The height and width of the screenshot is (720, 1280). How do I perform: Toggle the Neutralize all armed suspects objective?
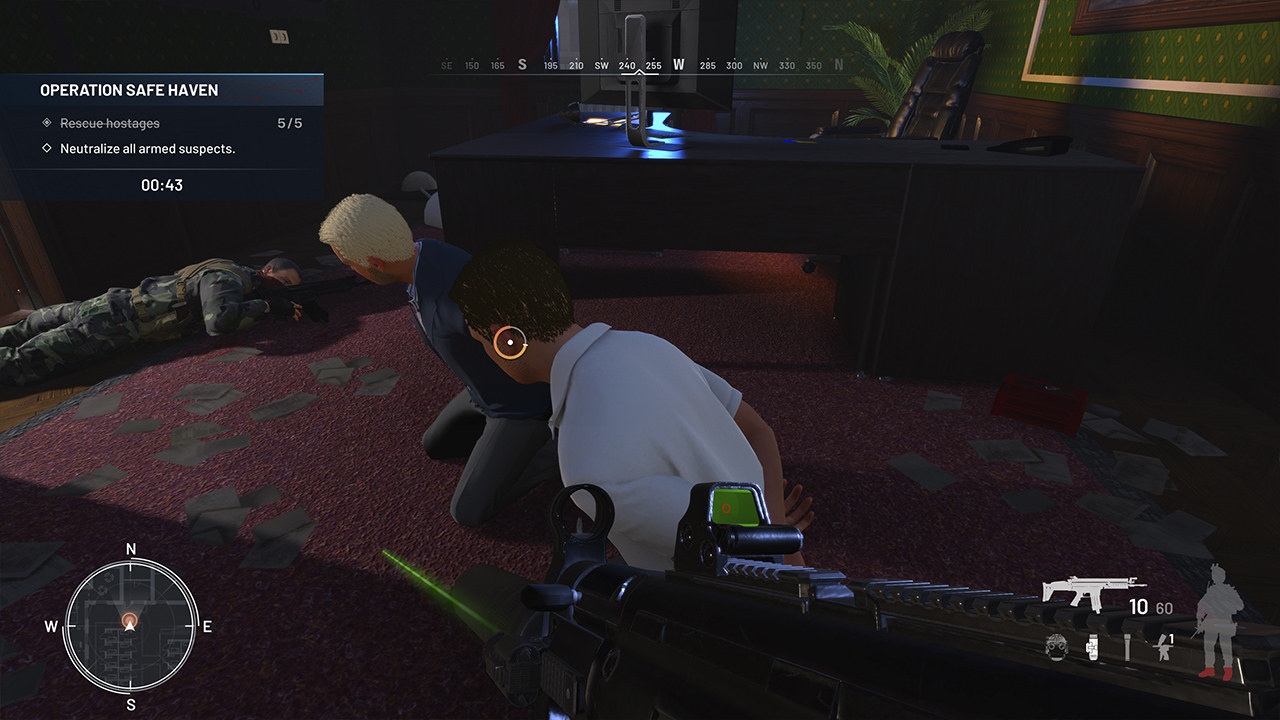coord(150,147)
